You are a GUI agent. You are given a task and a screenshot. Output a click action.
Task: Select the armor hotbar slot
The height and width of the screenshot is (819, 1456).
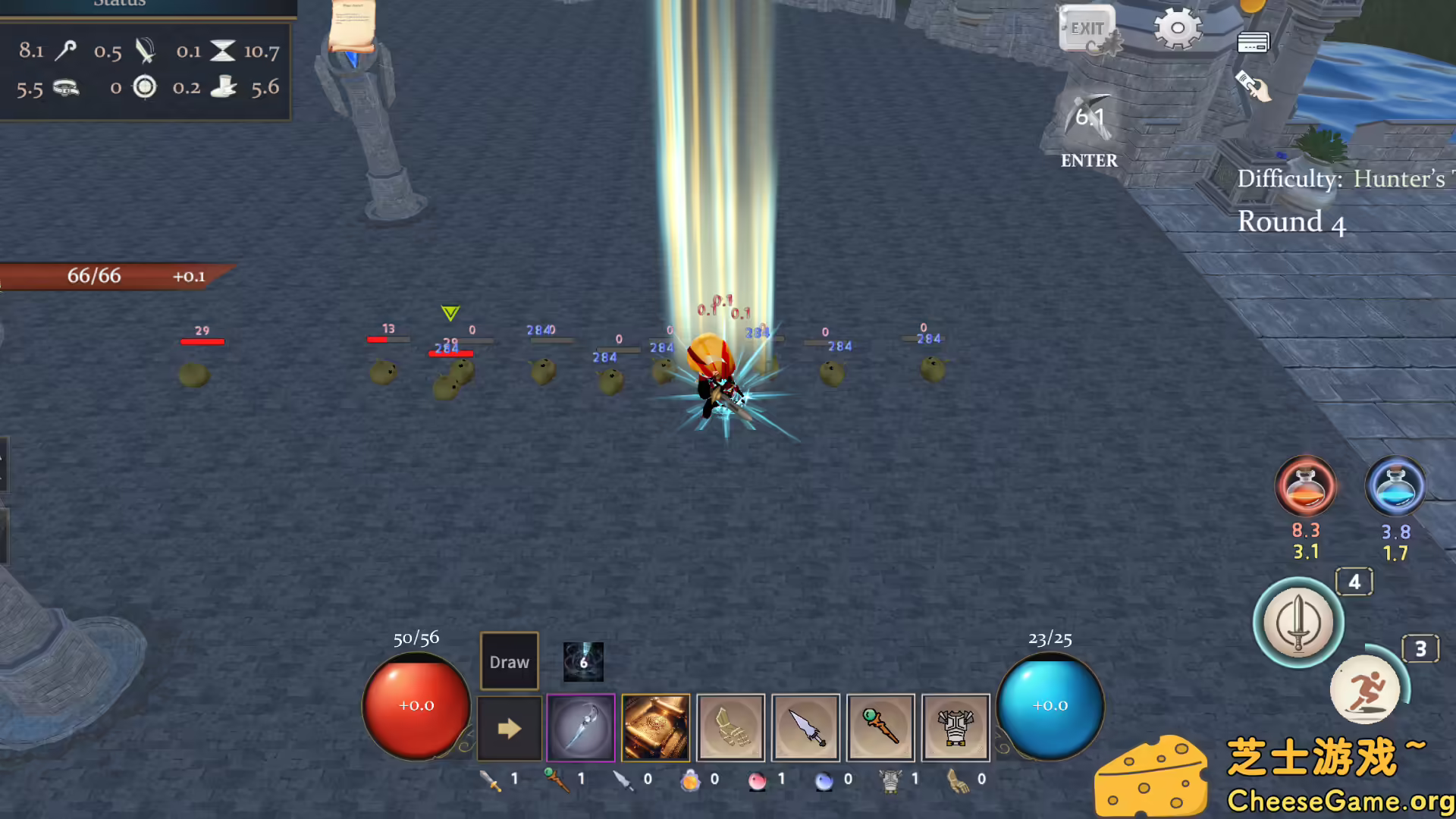(955, 728)
